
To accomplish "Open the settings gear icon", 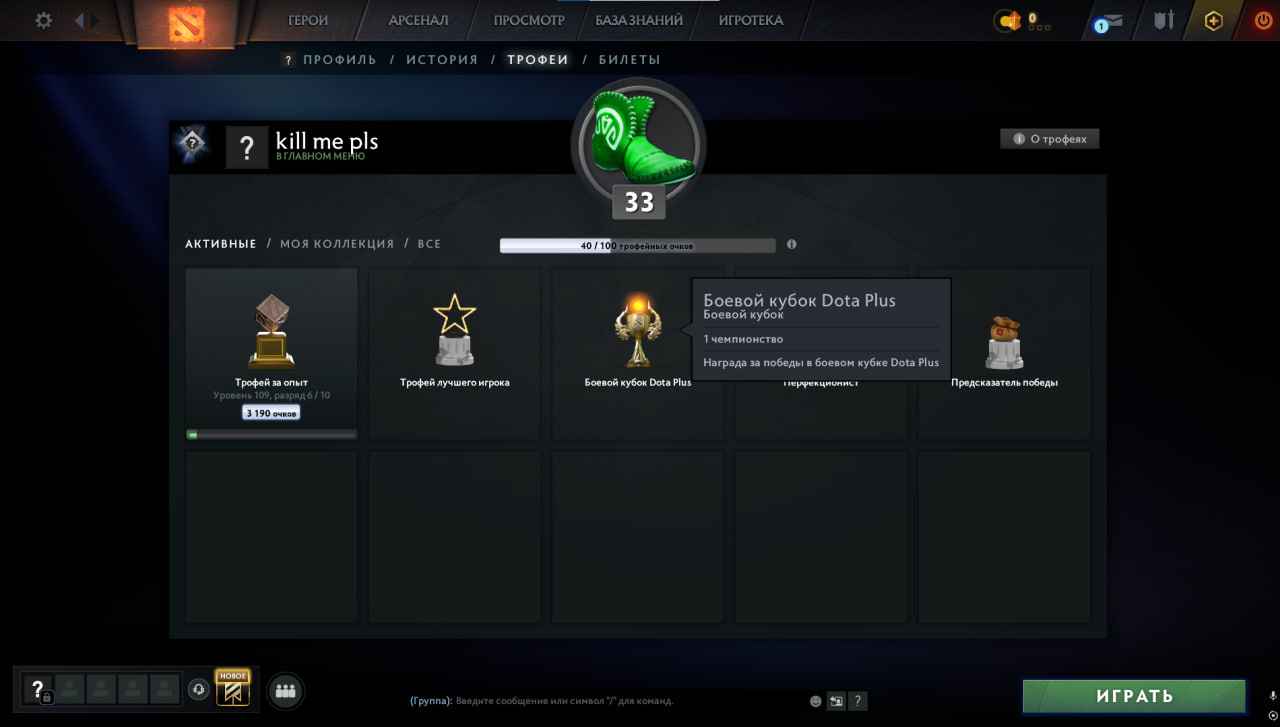I will [42, 20].
